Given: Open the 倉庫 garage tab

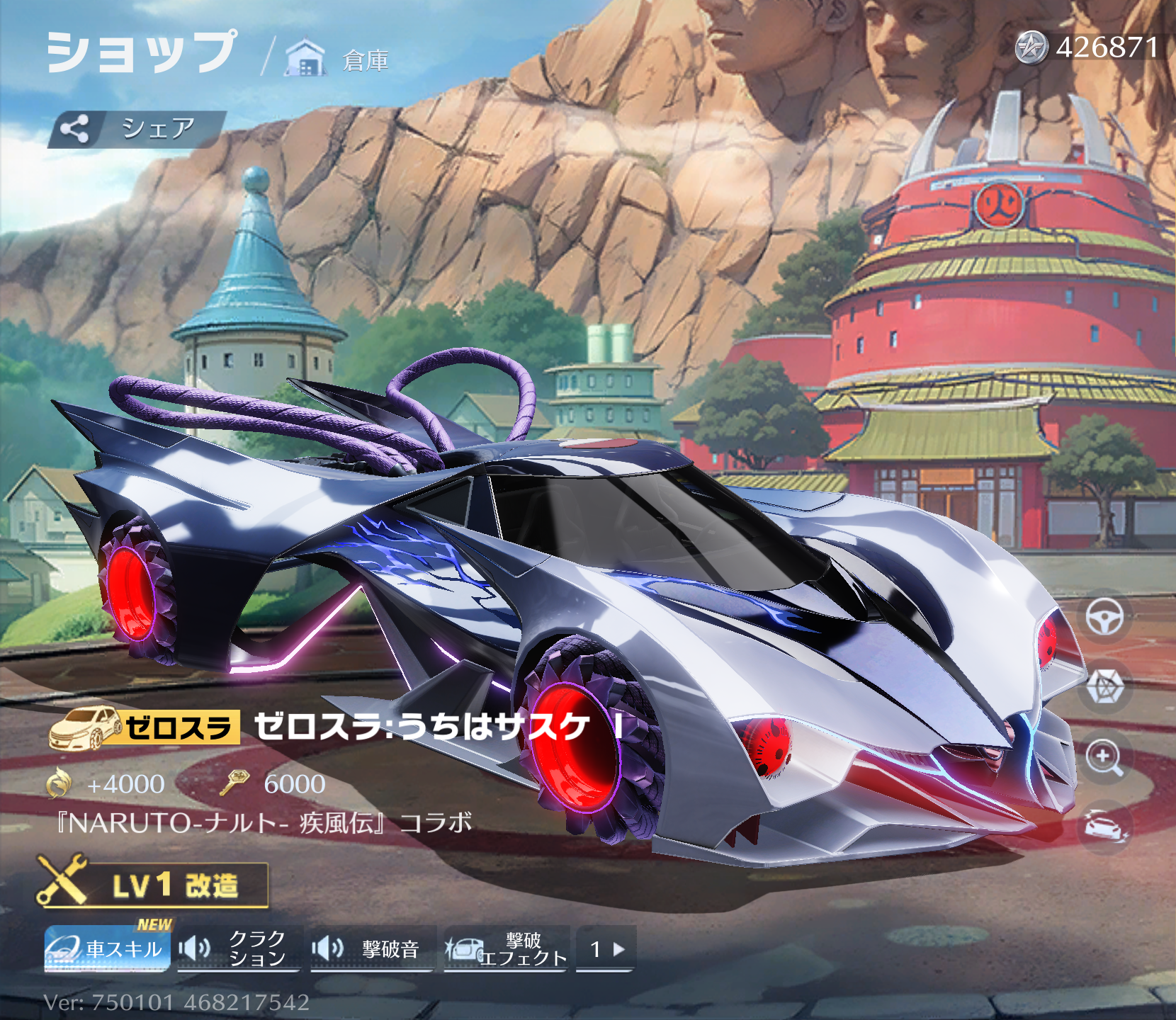Looking at the screenshot, I should (338, 59).
